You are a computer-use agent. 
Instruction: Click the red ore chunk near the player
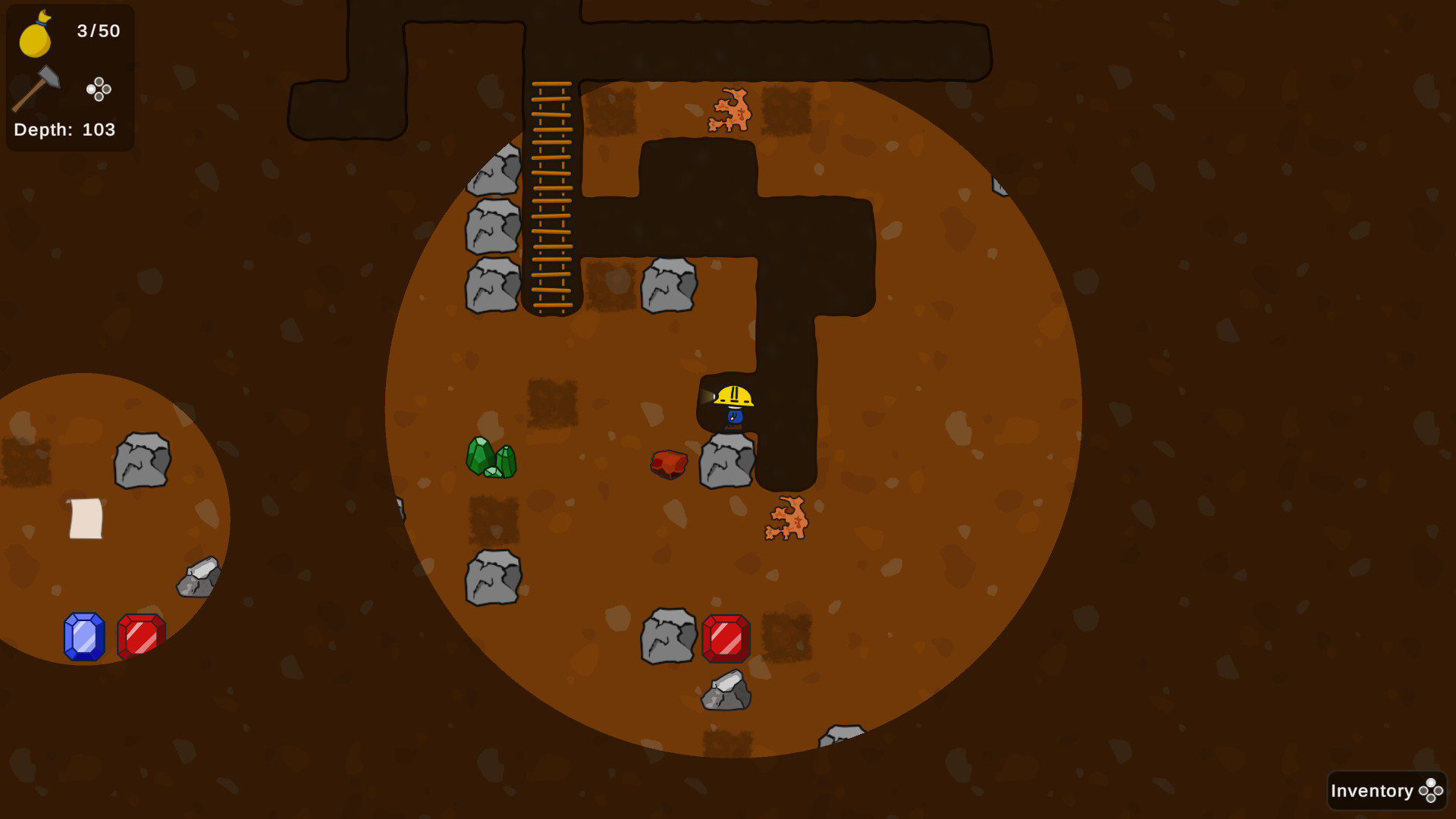point(668,463)
